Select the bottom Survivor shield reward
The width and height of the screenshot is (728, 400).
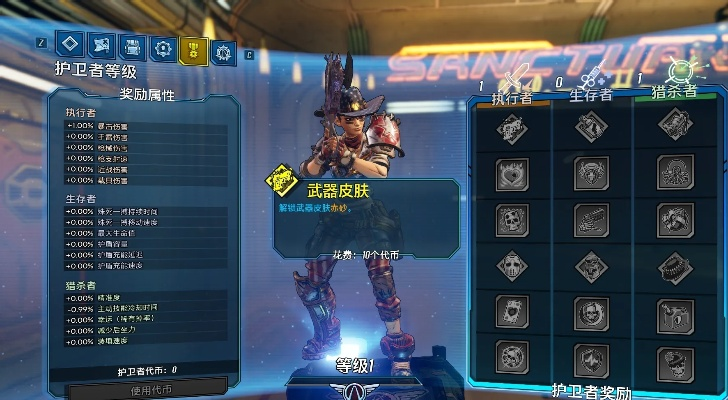(591, 358)
